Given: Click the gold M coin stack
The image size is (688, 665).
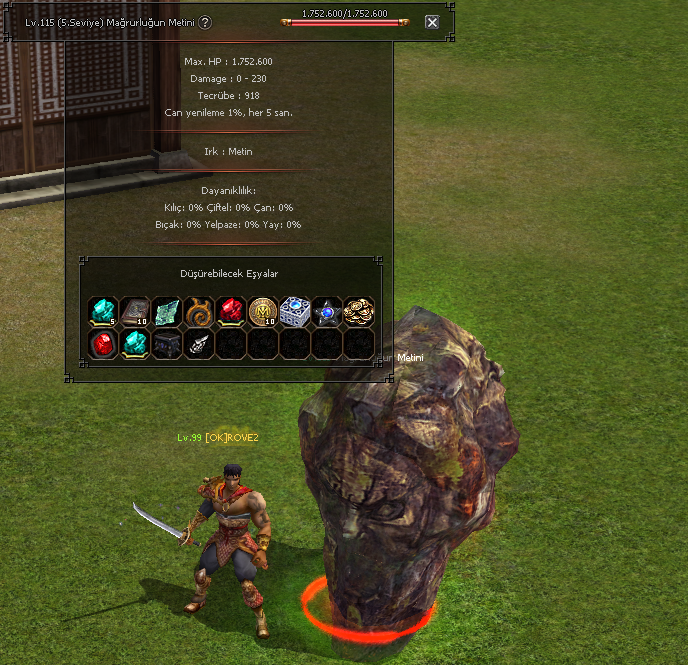Looking at the screenshot, I should [263, 311].
